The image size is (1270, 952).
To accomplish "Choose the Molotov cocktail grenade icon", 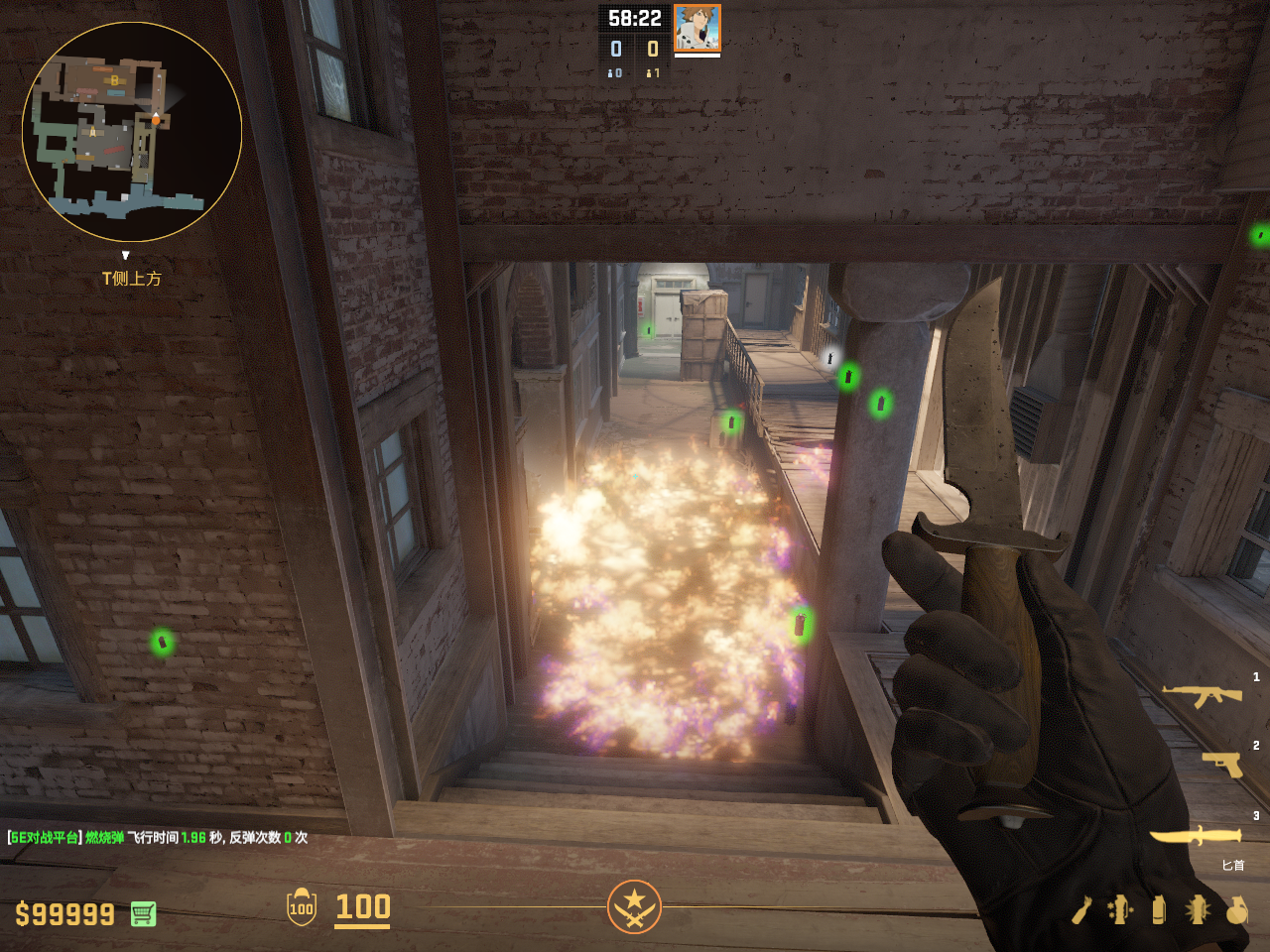I will tap(1081, 909).
